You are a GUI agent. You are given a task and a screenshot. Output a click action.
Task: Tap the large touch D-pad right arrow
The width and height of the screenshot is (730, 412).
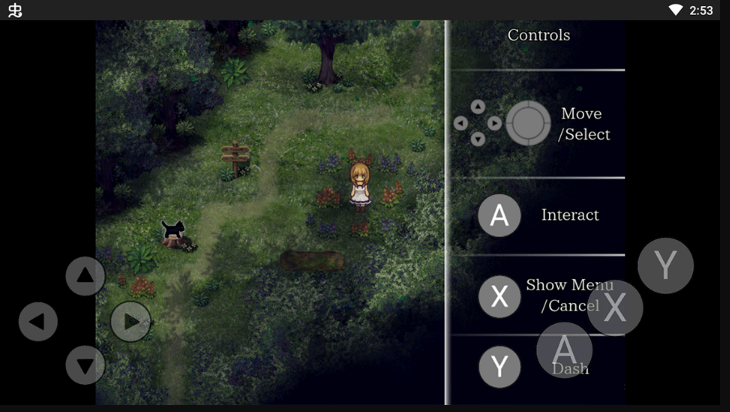(x=131, y=322)
